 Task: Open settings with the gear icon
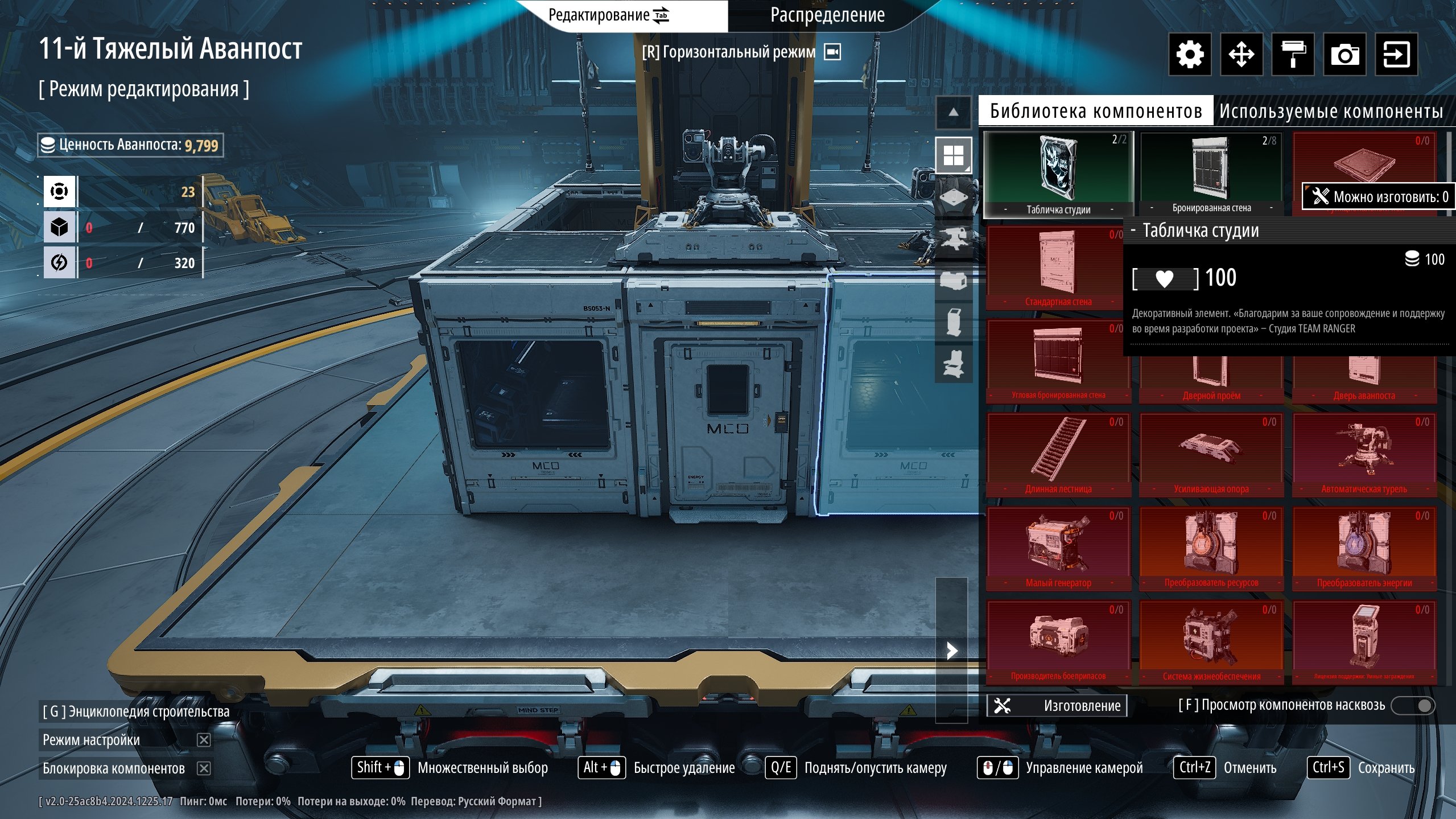(x=1190, y=55)
